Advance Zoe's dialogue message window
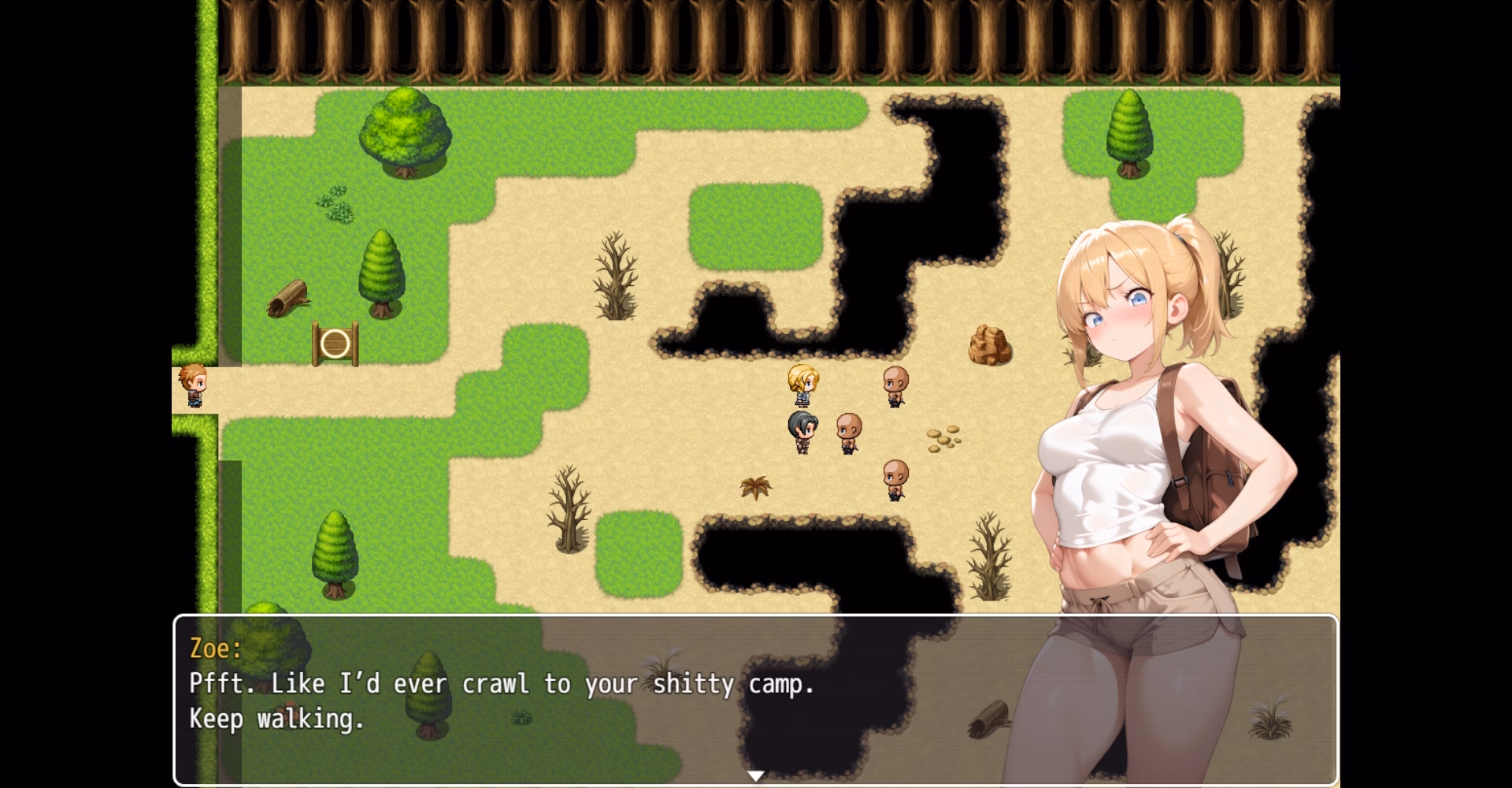Viewport: 1512px width, 788px height. click(x=551, y=700)
